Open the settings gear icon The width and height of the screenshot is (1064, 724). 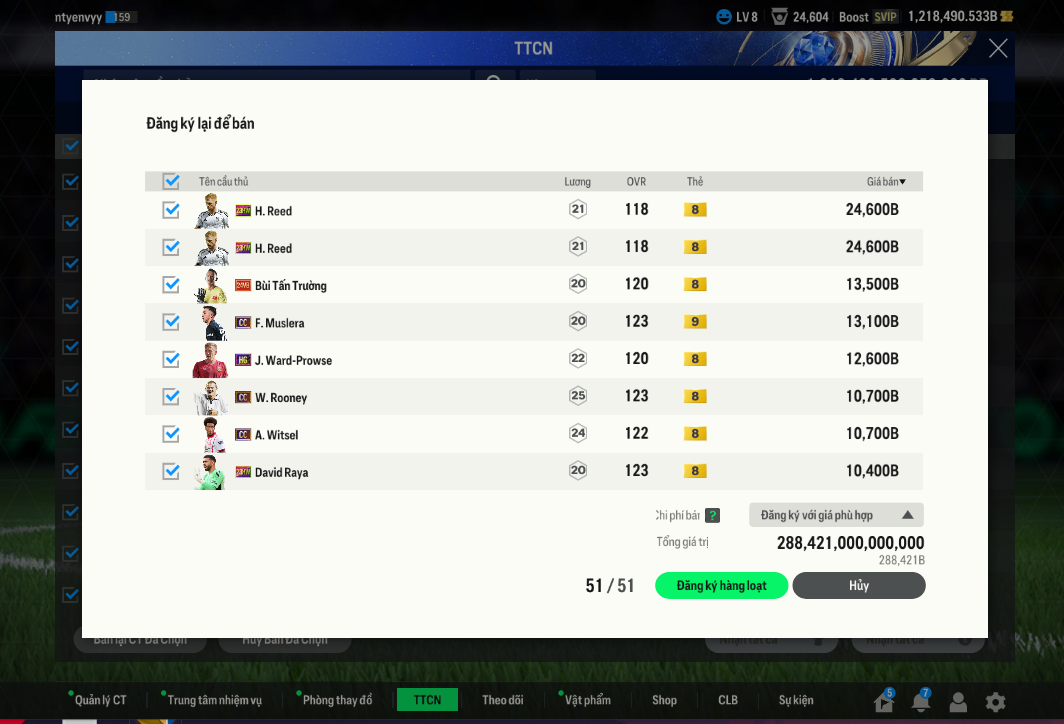pyautogui.click(x=995, y=702)
